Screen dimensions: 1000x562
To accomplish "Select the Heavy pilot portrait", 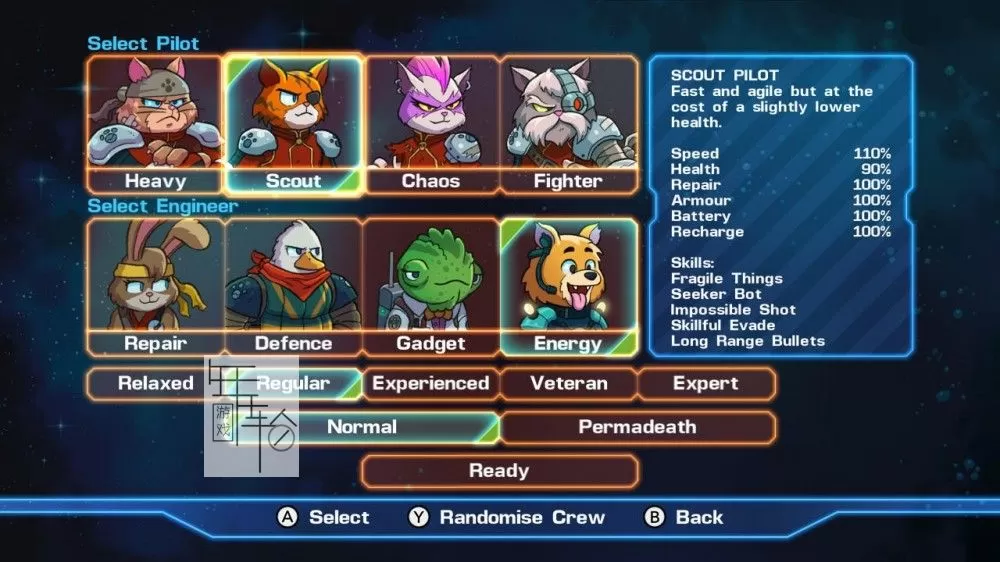I will point(153,125).
